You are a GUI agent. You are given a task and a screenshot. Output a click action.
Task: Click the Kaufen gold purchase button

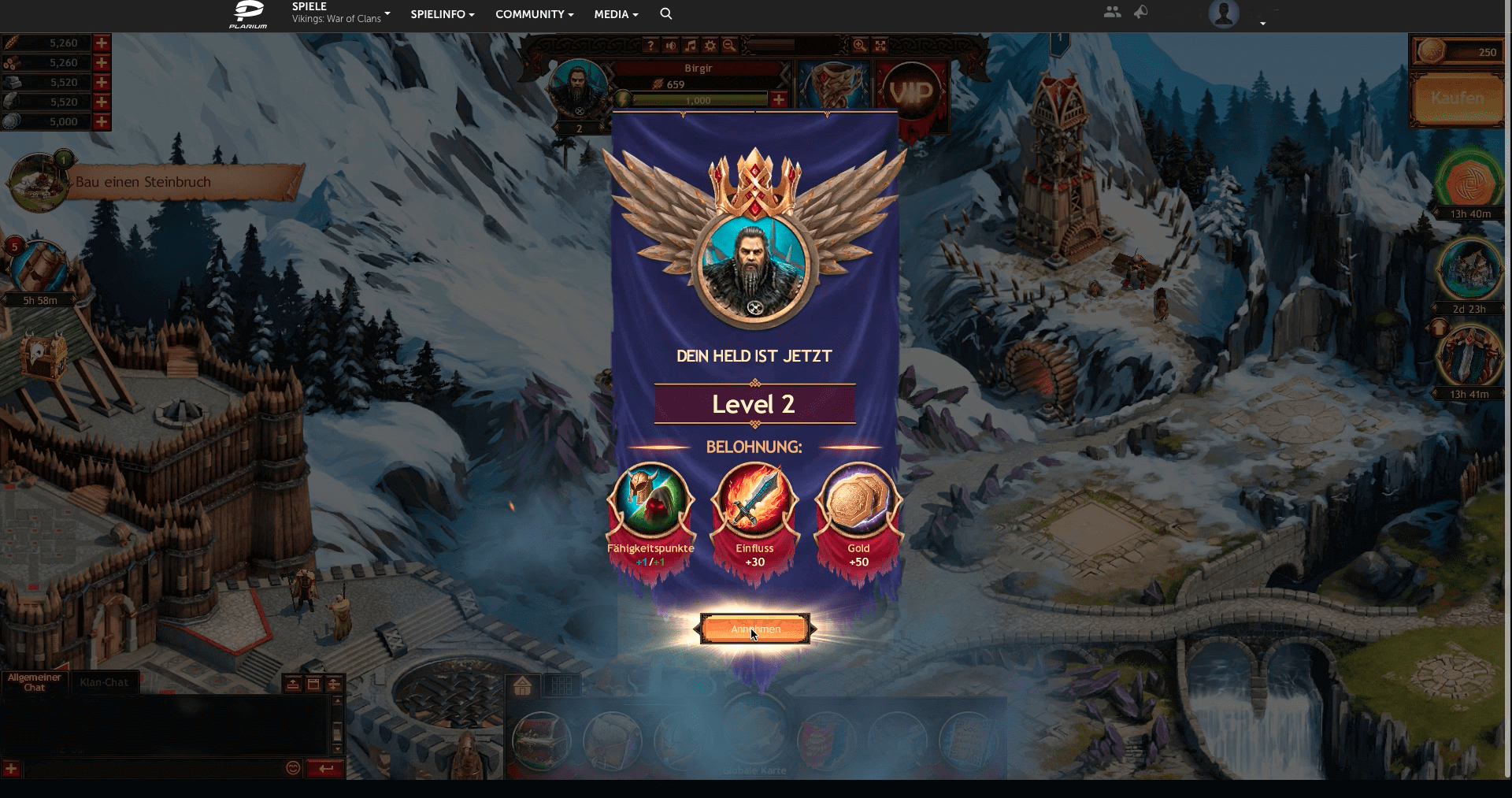click(1457, 98)
